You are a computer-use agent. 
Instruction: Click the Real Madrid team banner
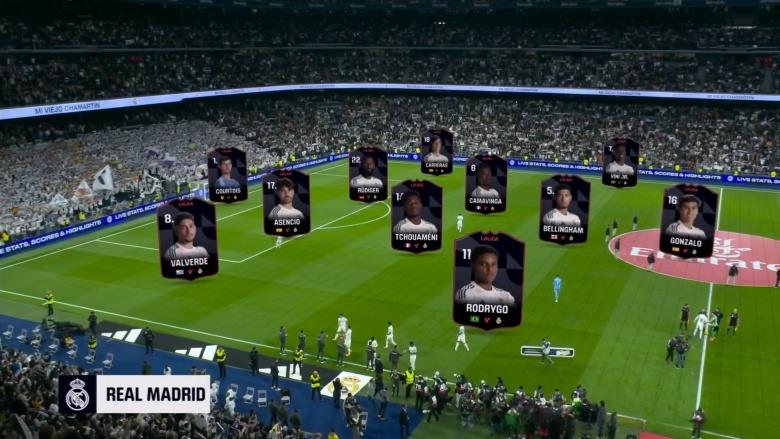pos(134,394)
